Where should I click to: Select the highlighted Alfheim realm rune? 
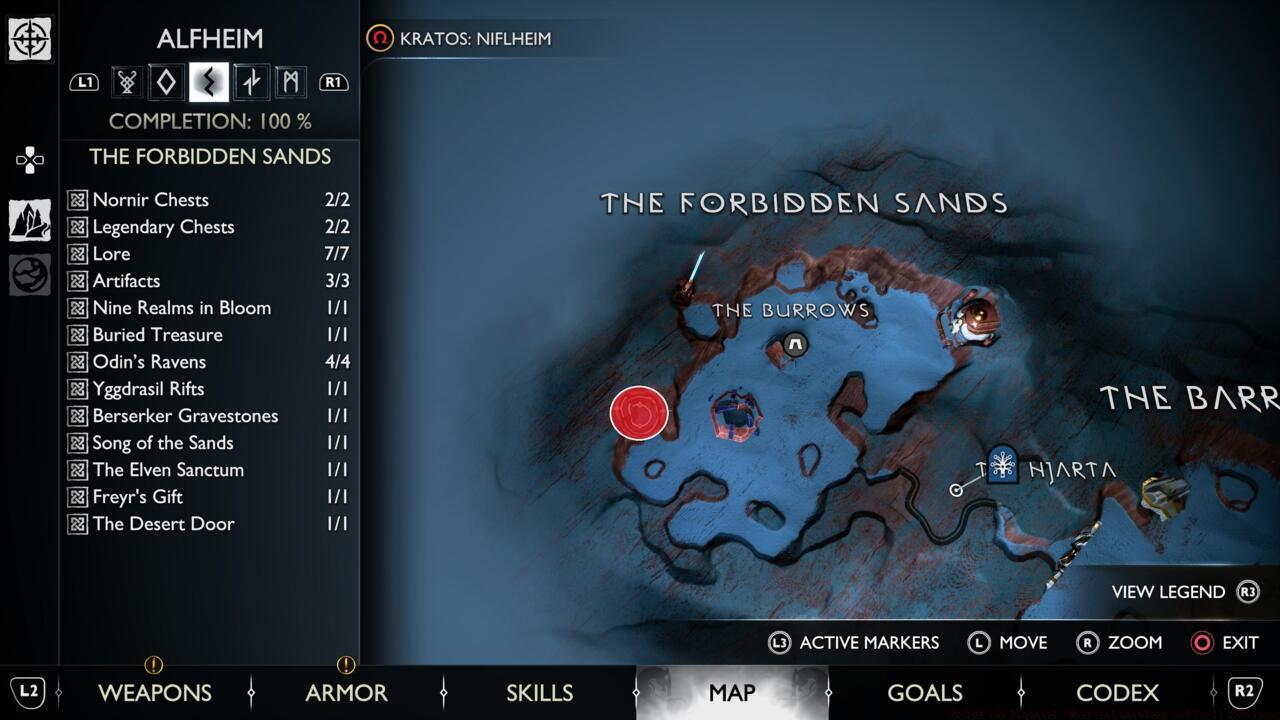[x=207, y=81]
